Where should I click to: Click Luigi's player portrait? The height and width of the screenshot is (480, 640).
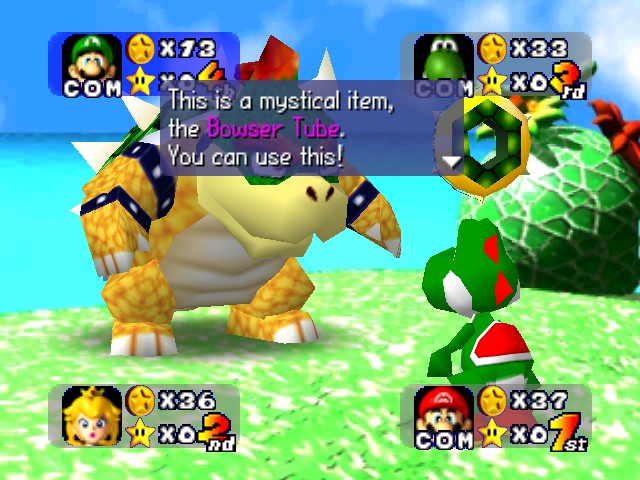click(91, 58)
